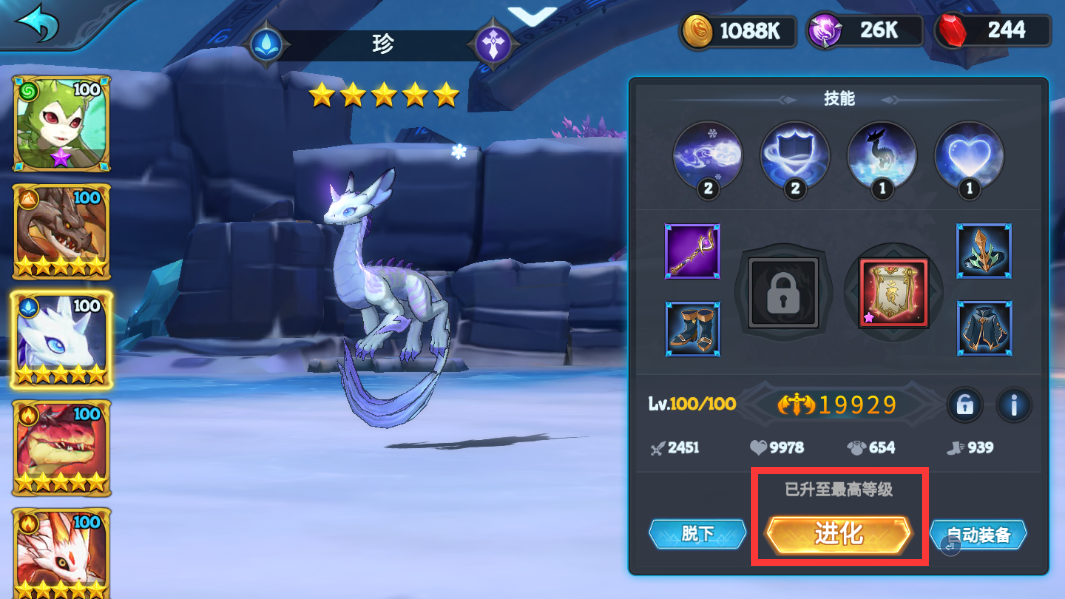View the blue heart skill icon
This screenshot has width=1065, height=599.
coord(969,156)
